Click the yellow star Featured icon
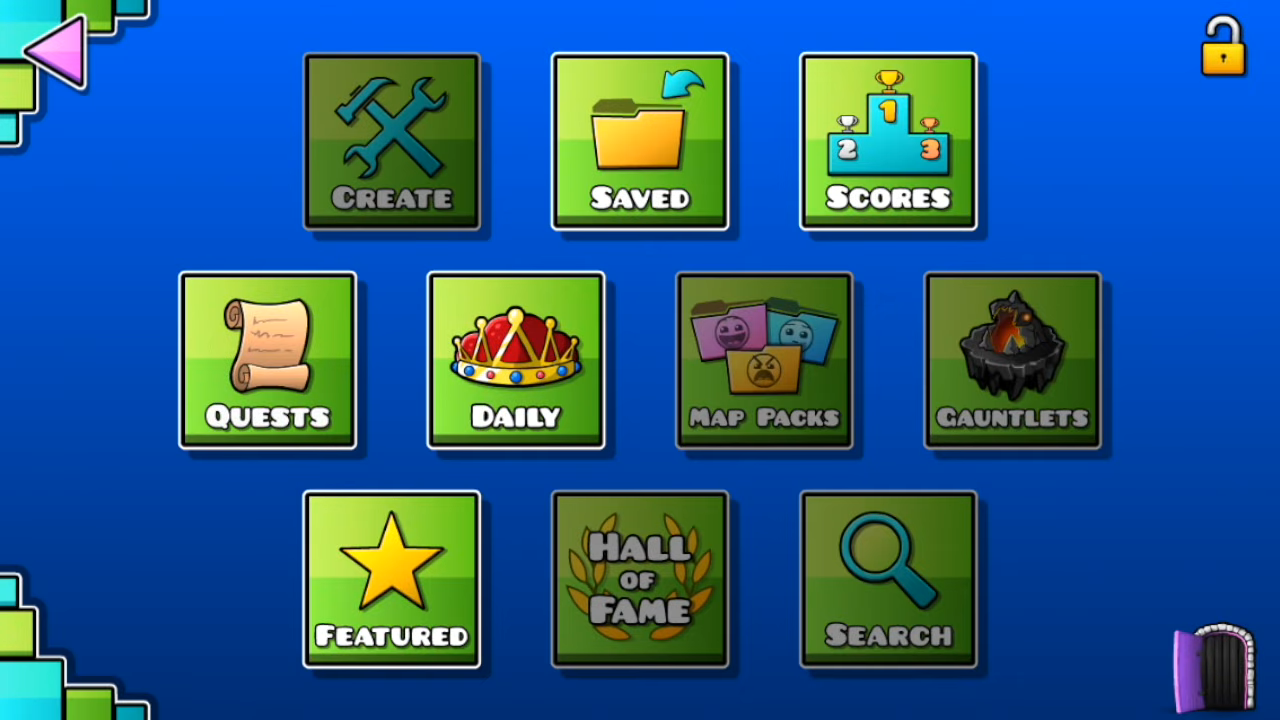 [391, 562]
